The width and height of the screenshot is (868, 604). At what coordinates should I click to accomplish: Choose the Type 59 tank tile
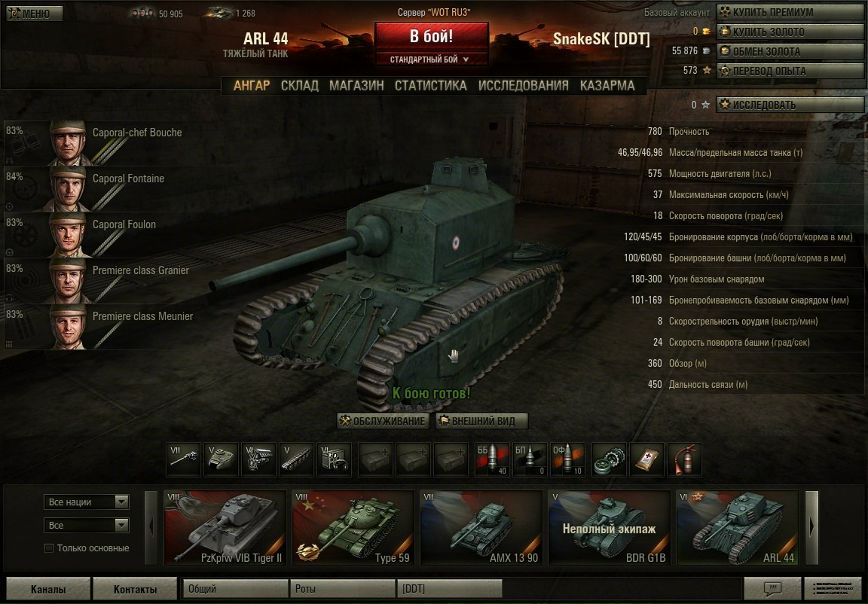coord(352,528)
